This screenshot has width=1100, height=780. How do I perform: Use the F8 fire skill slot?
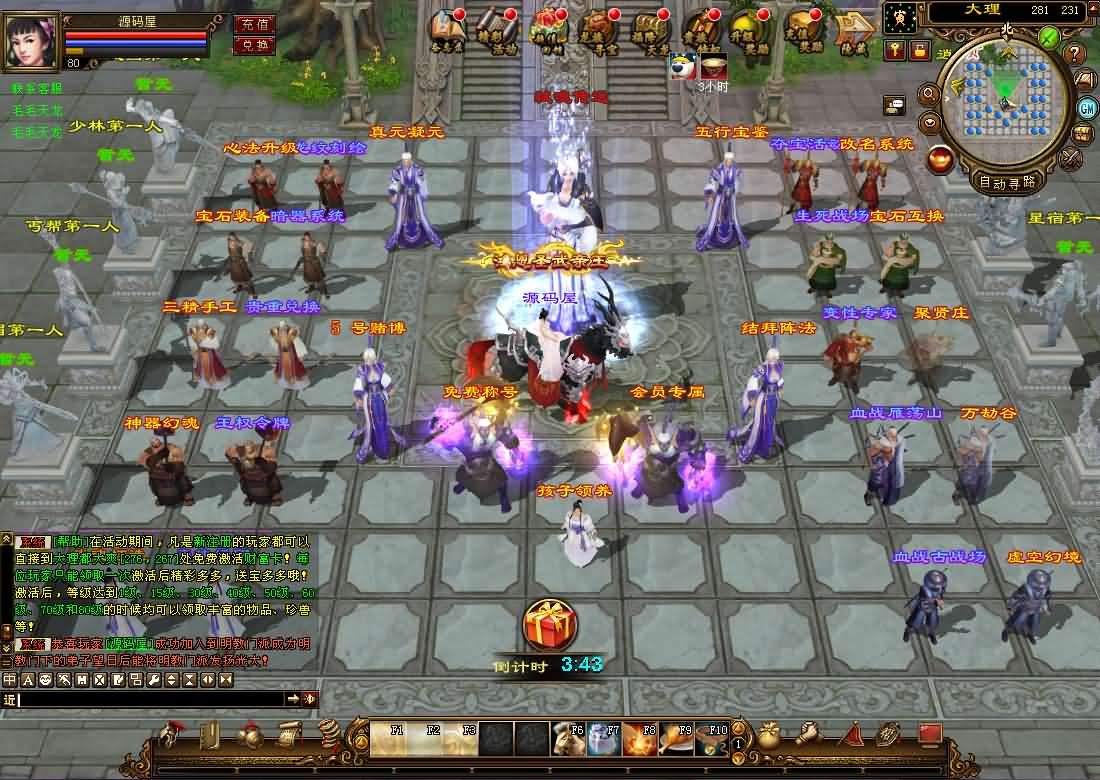640,740
